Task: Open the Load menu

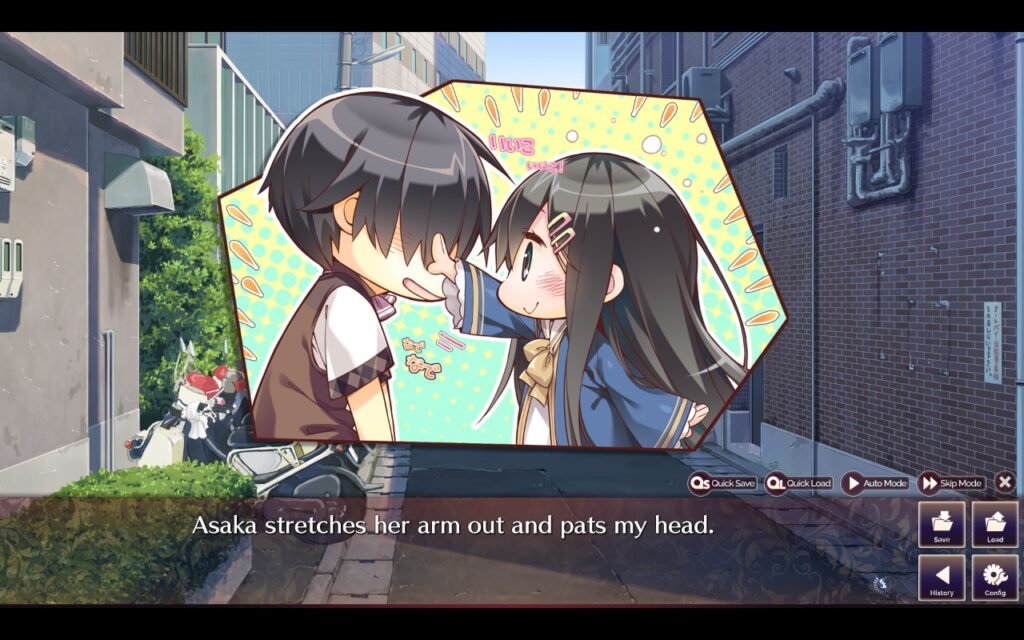Action: [995, 524]
